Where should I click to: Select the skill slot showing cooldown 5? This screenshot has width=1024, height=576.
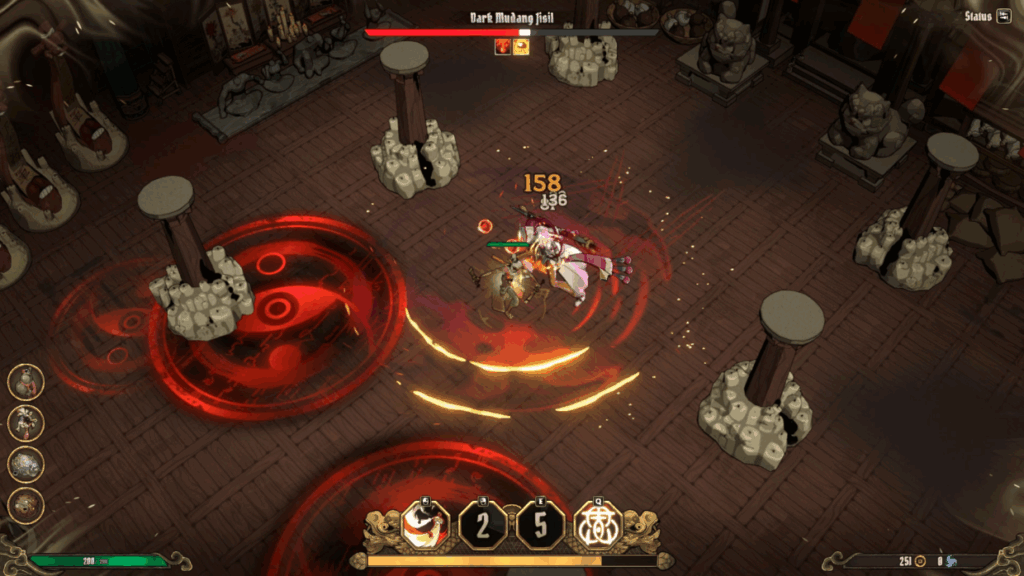(540, 525)
